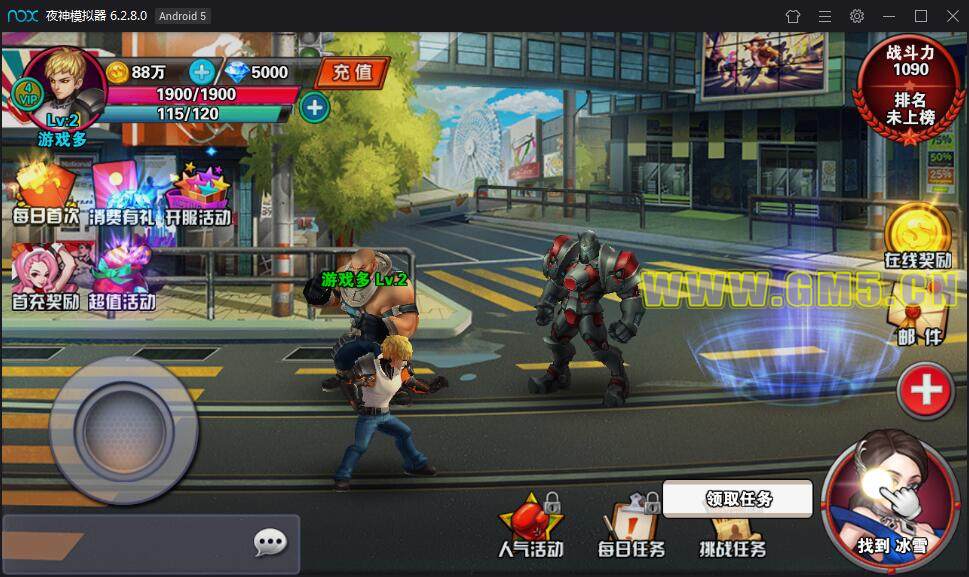The width and height of the screenshot is (969, 577).
Task: Open the Nox emulator settings gear
Action: (857, 16)
